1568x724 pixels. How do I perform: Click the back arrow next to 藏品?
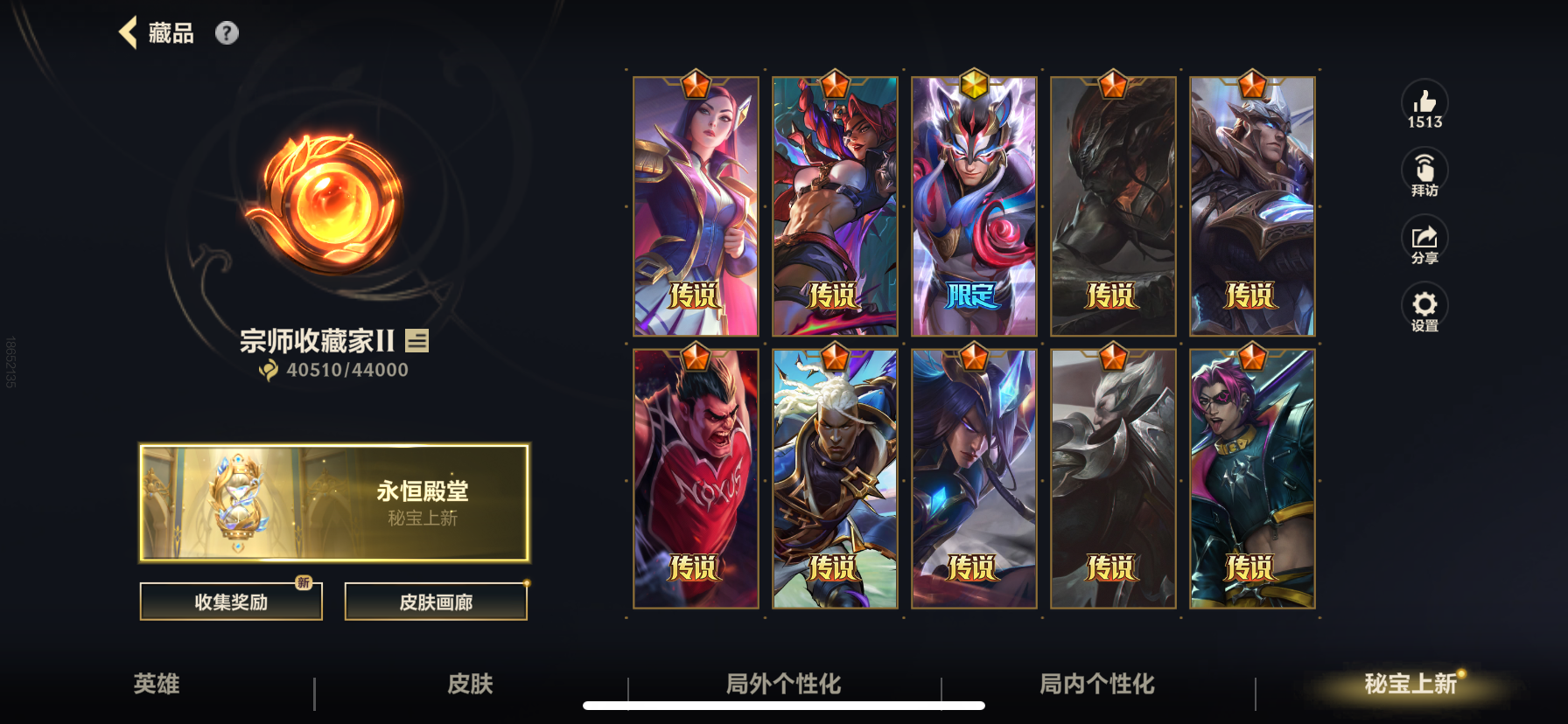(129, 32)
